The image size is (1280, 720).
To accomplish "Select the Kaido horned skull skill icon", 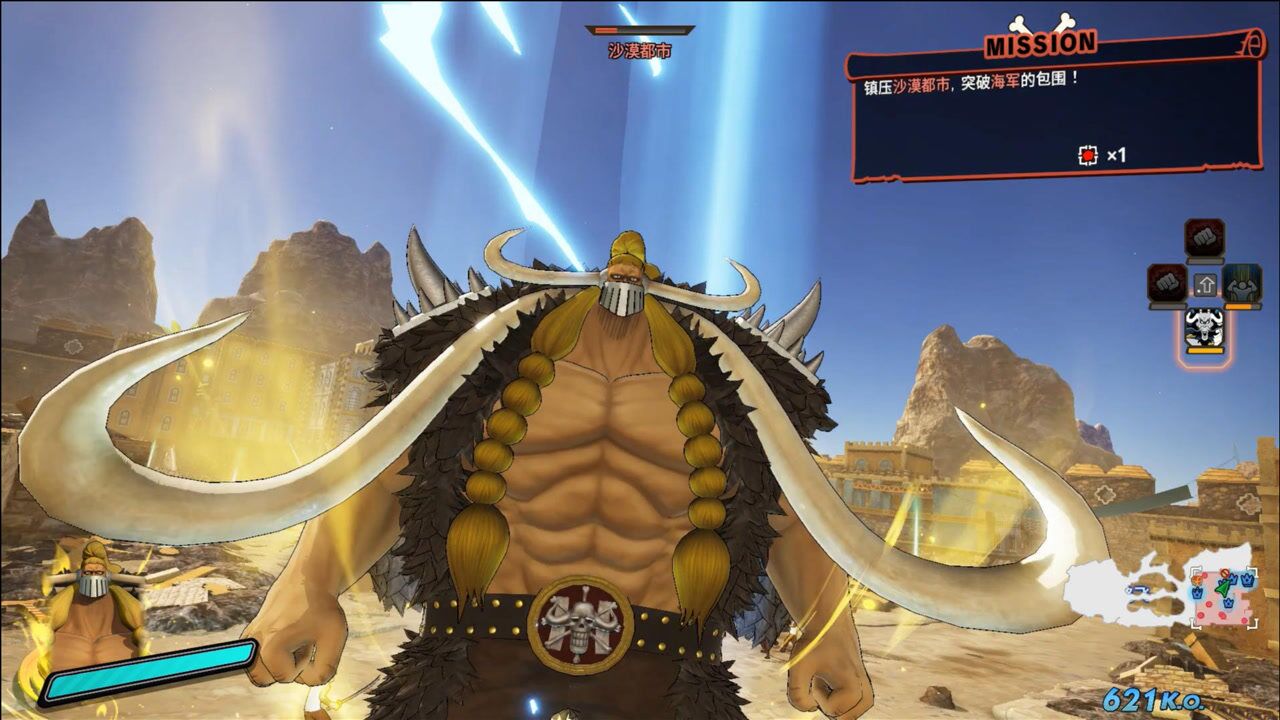I will point(1204,330).
